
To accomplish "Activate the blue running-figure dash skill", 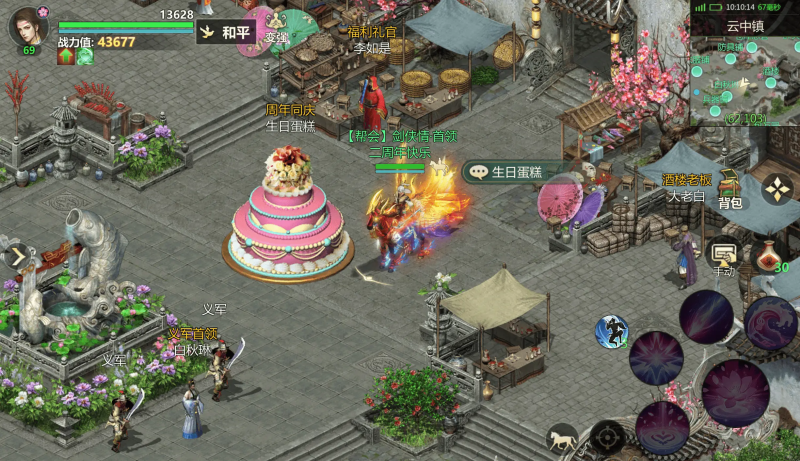I will pyautogui.click(x=611, y=331).
